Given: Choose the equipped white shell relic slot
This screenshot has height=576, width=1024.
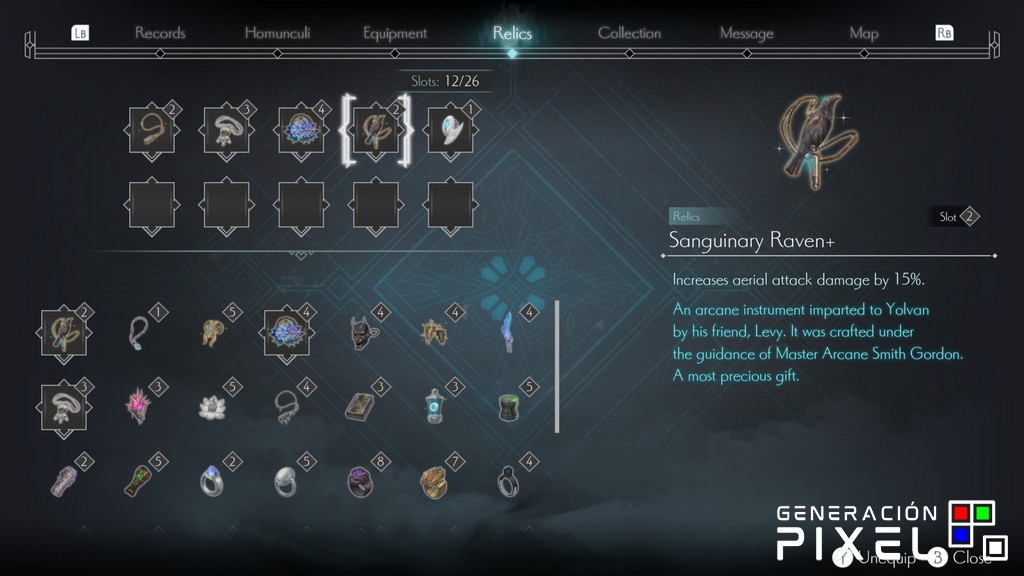Looking at the screenshot, I should point(450,130).
